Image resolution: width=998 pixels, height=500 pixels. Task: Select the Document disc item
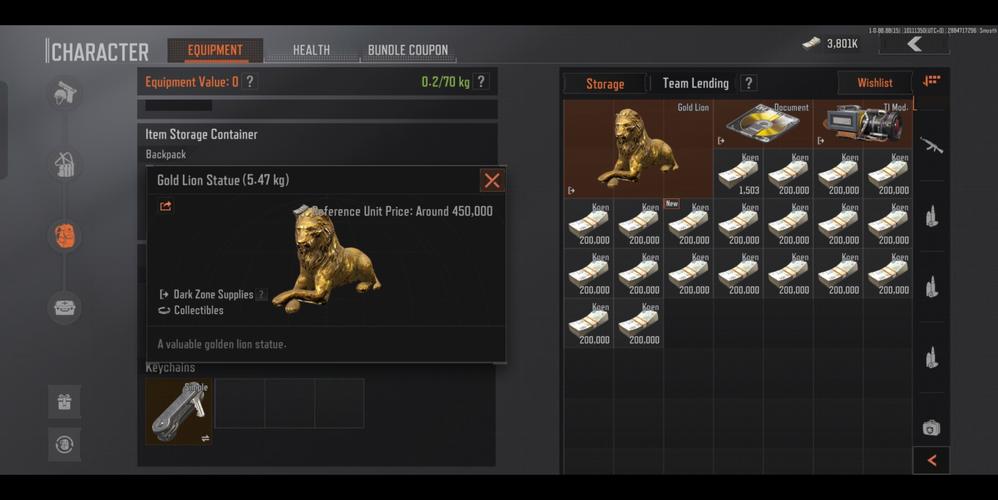762,124
